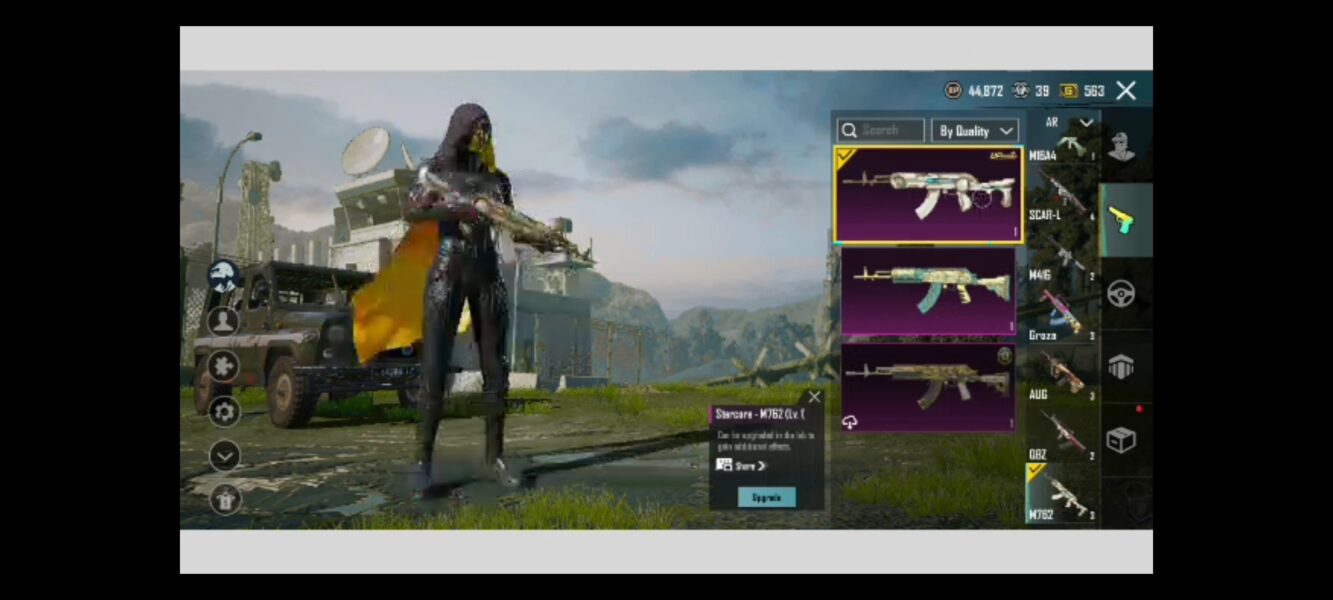Tap the trash can icon

(x=224, y=499)
